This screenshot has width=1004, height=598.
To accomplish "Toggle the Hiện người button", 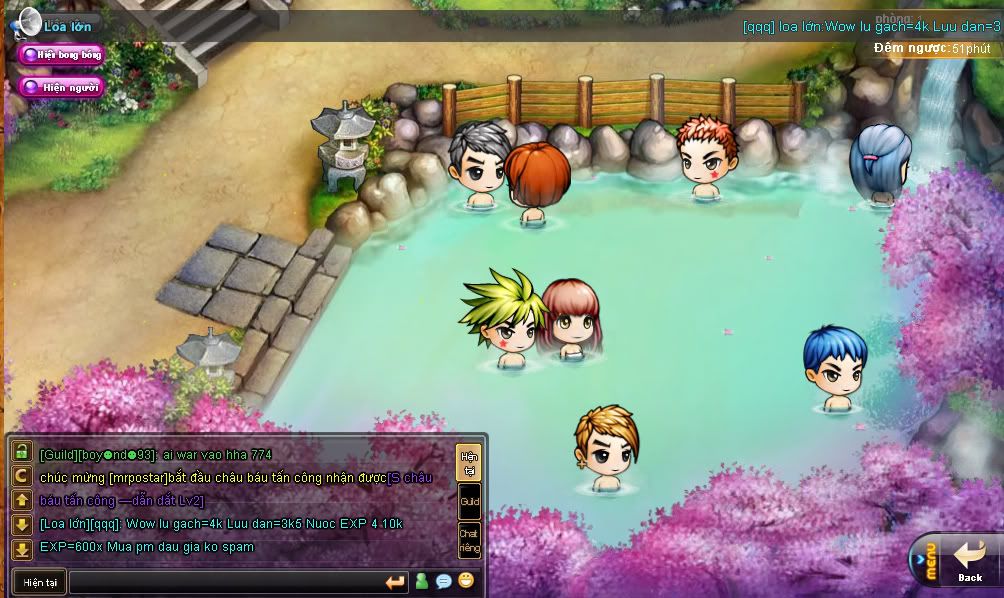I will pyautogui.click(x=61, y=87).
